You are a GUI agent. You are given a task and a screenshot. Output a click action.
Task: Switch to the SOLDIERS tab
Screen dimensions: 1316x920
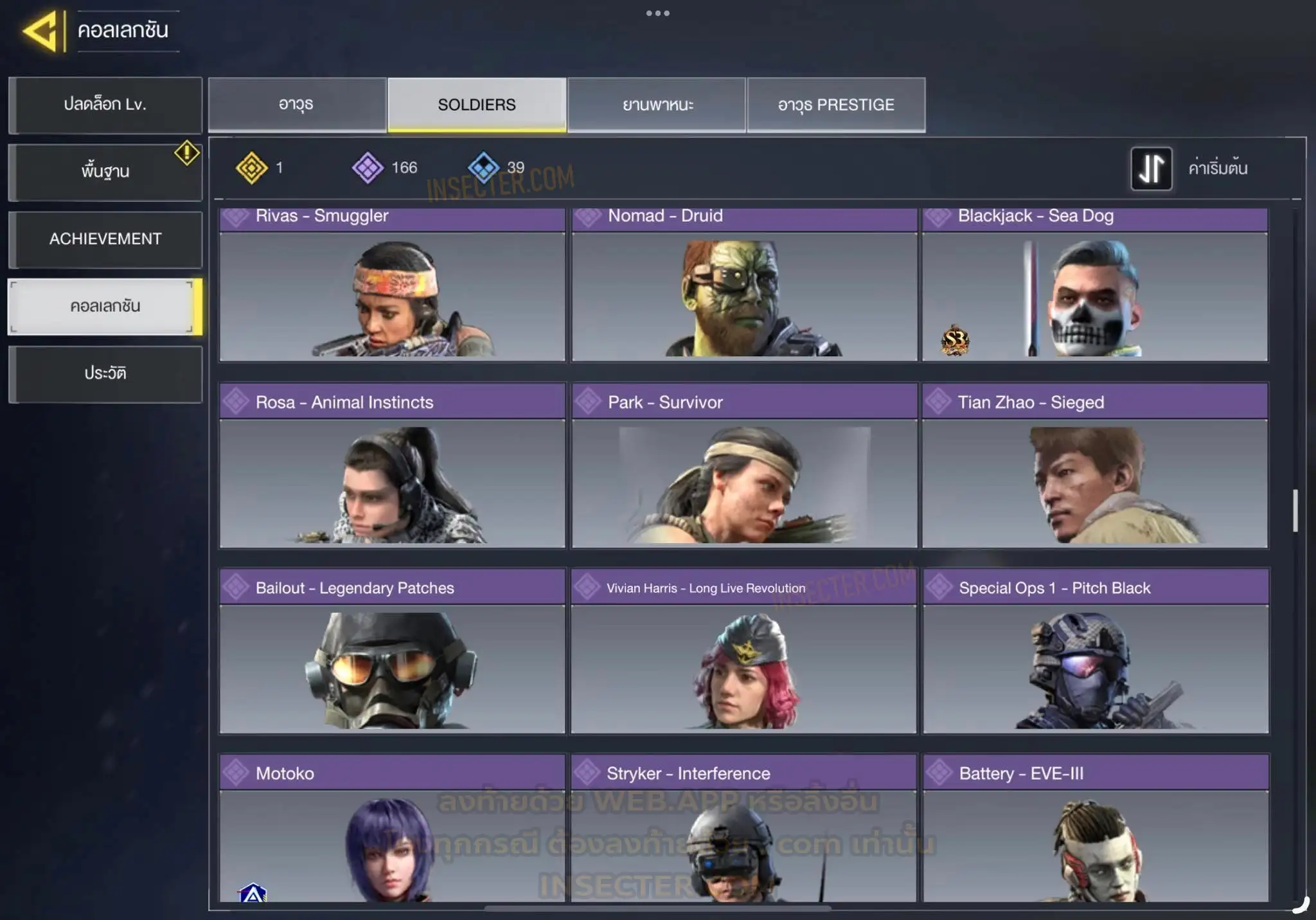[477, 105]
